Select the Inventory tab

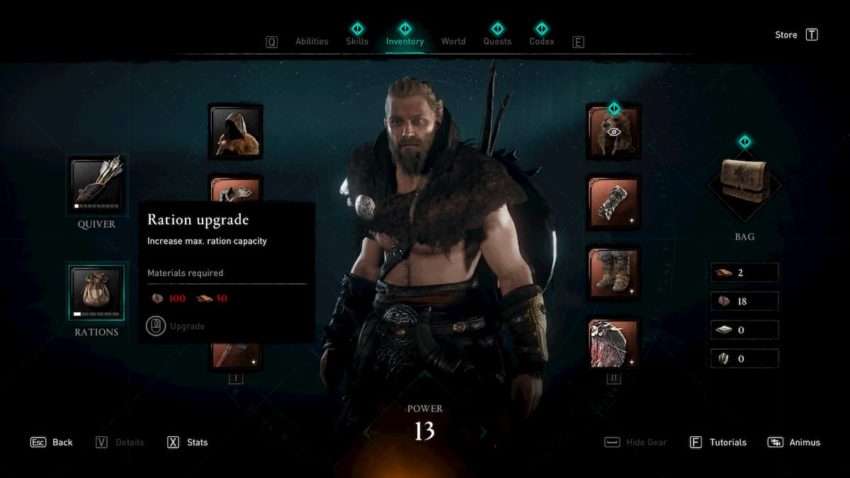[405, 42]
